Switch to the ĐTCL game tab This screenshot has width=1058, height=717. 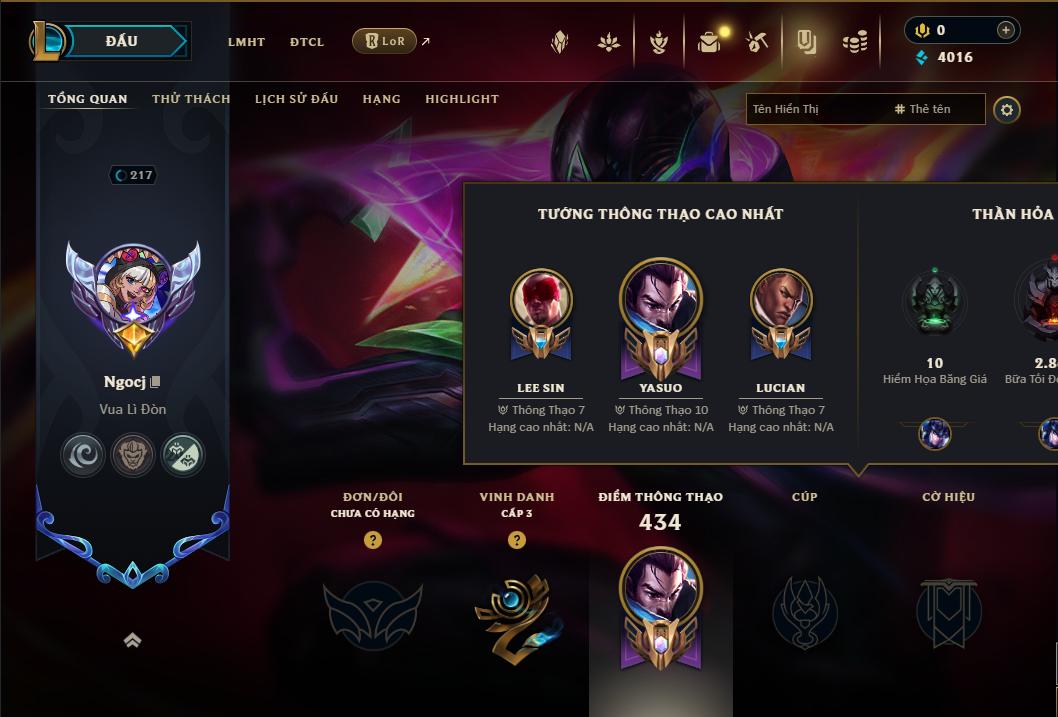coord(307,42)
